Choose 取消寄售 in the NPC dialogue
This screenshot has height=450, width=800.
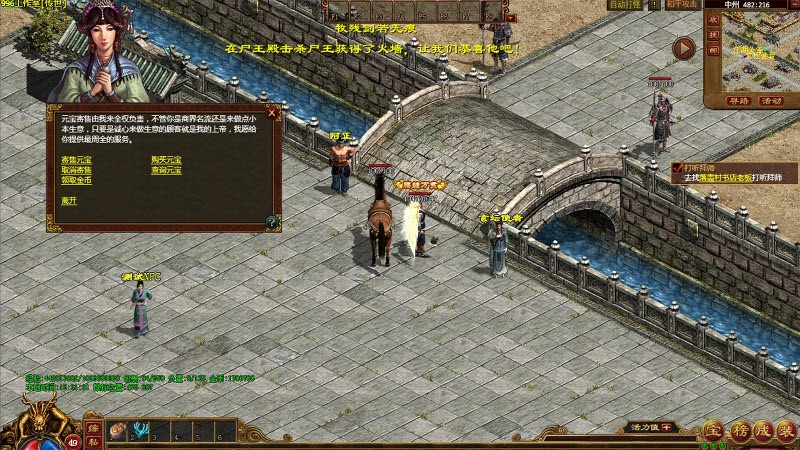pyautogui.click(x=77, y=170)
